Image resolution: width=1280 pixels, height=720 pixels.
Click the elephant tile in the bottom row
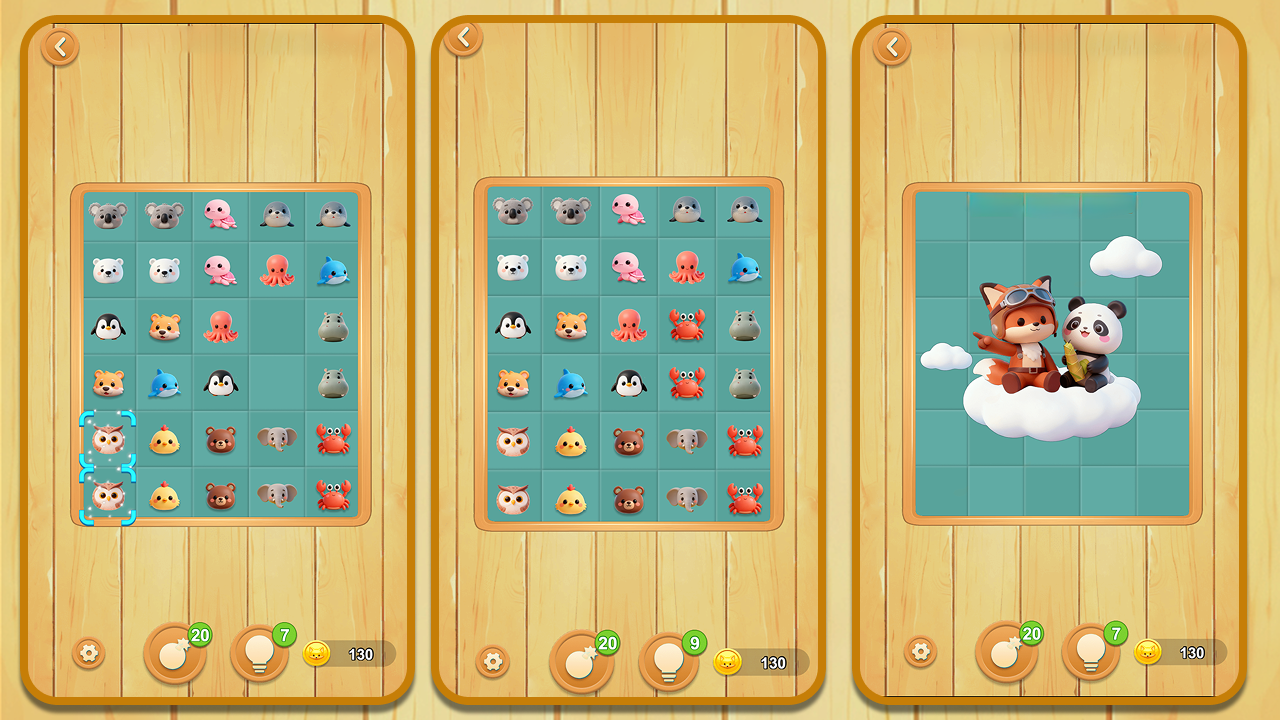pyautogui.click(x=277, y=494)
